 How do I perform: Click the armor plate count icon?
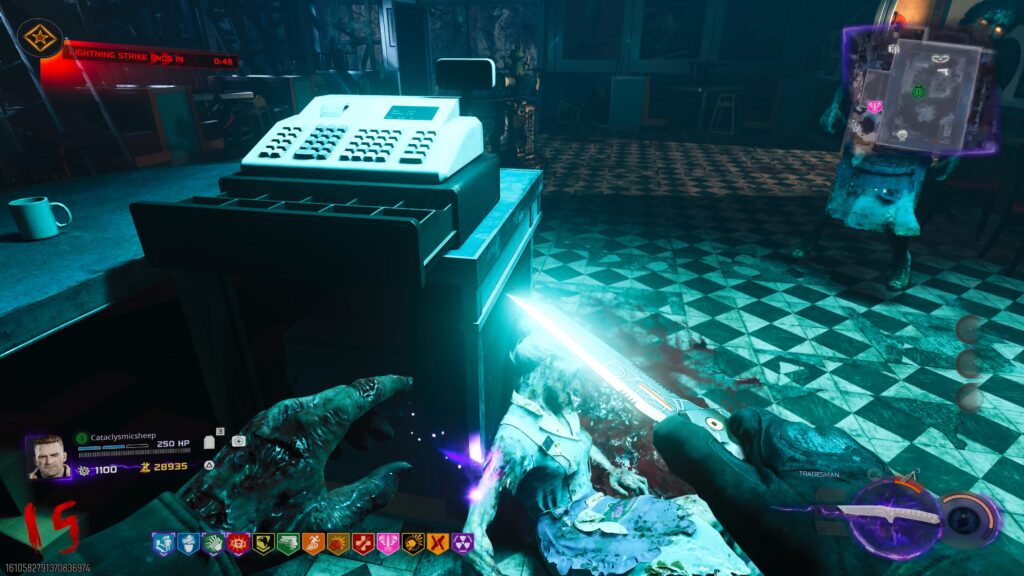(x=210, y=441)
